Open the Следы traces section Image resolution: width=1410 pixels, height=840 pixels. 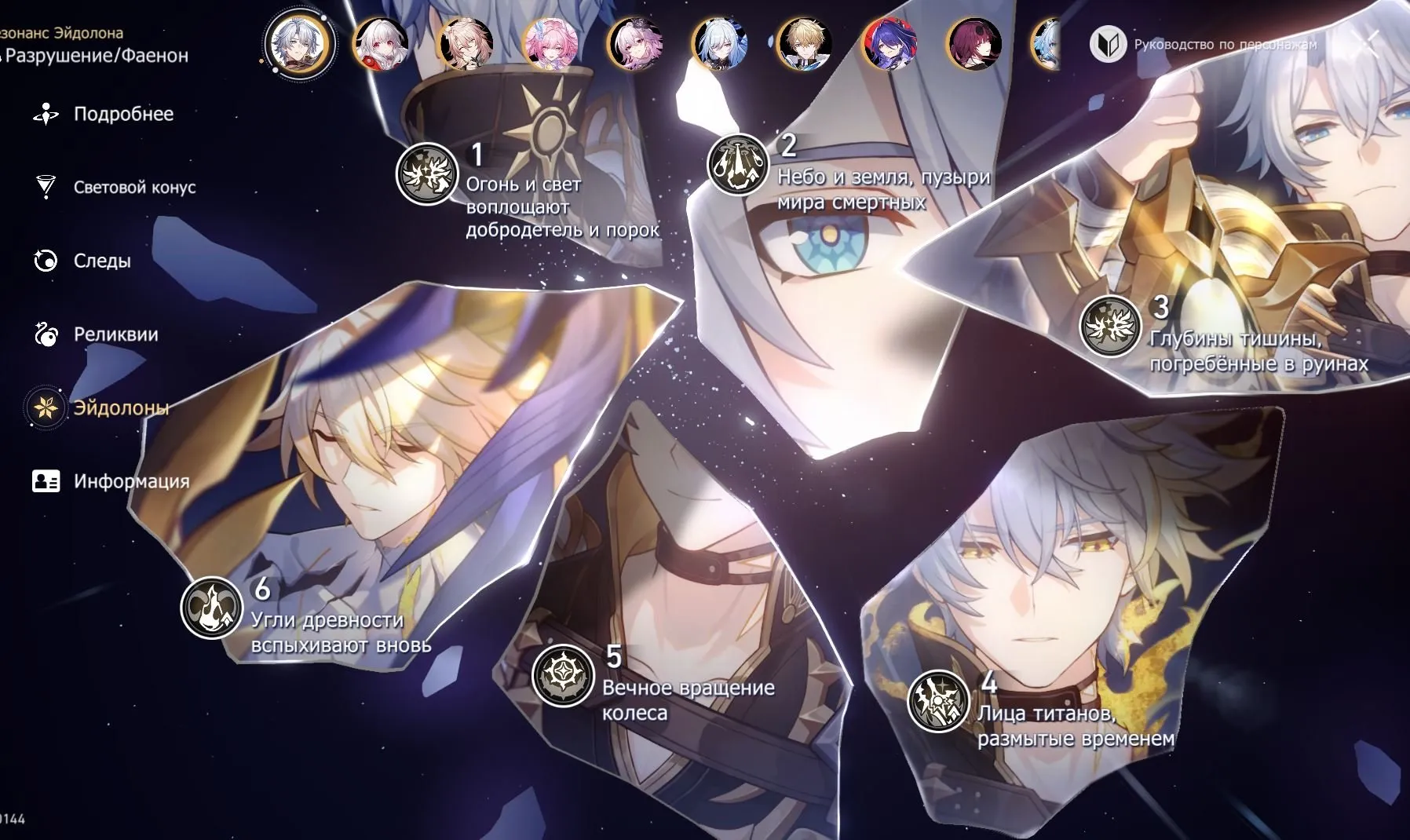101,261
